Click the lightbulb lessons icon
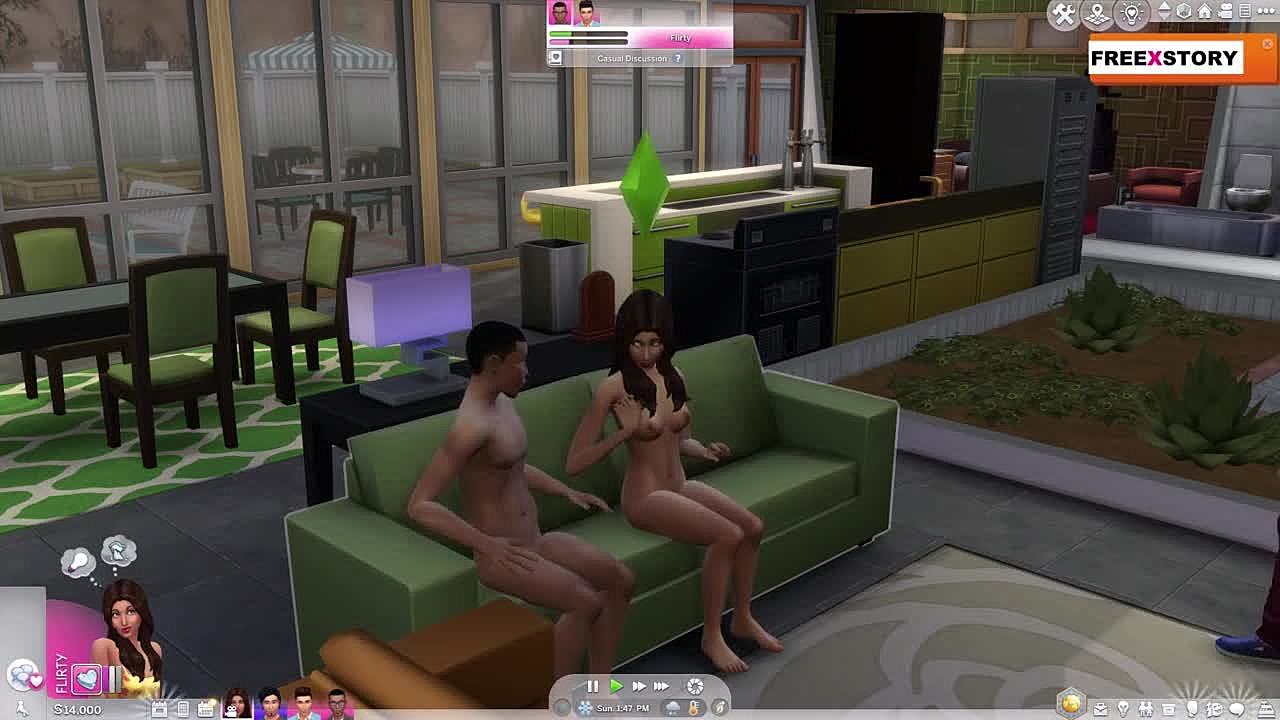1280x720 pixels. (1131, 13)
